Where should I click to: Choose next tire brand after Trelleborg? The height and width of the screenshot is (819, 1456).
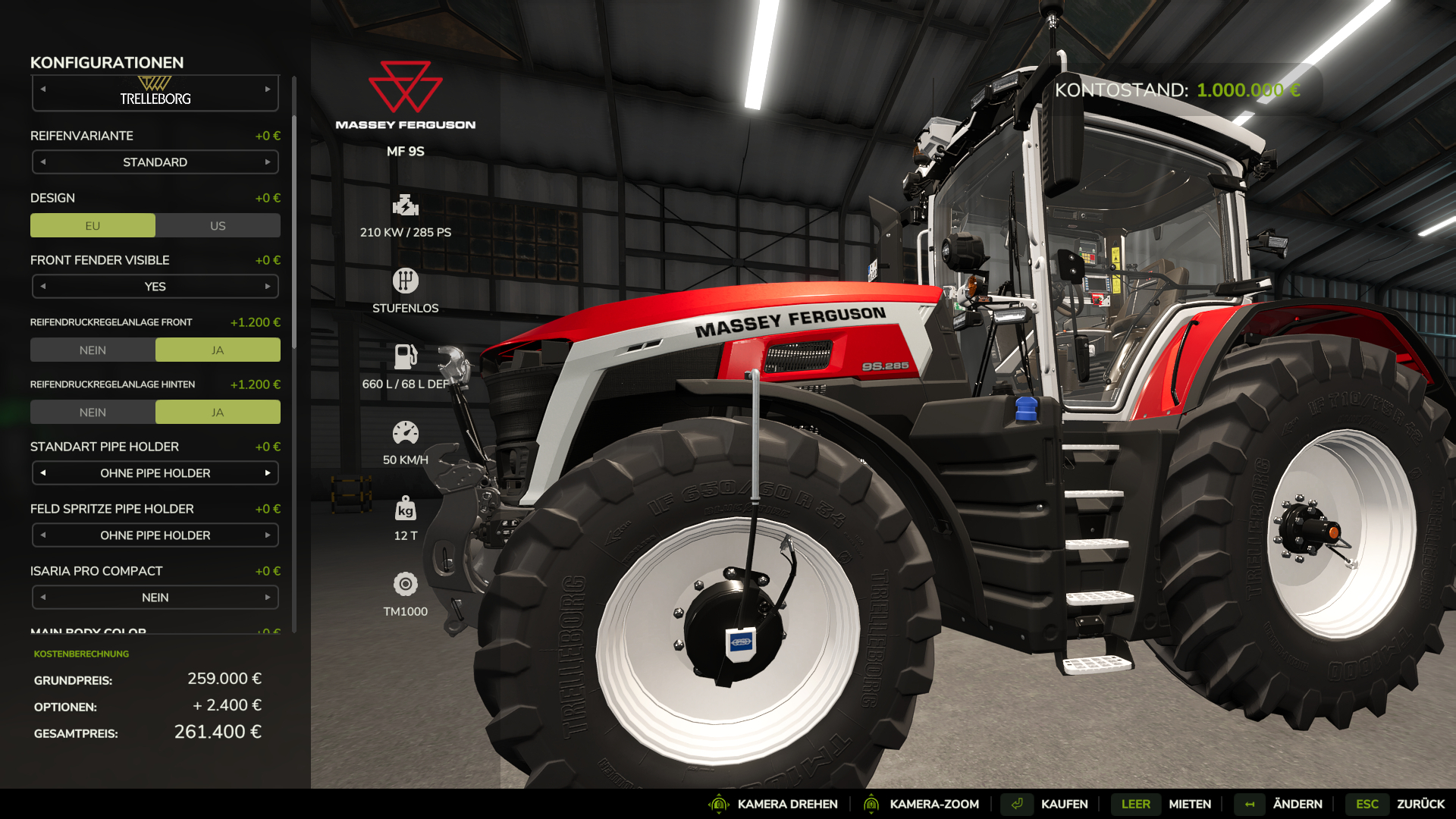(268, 89)
